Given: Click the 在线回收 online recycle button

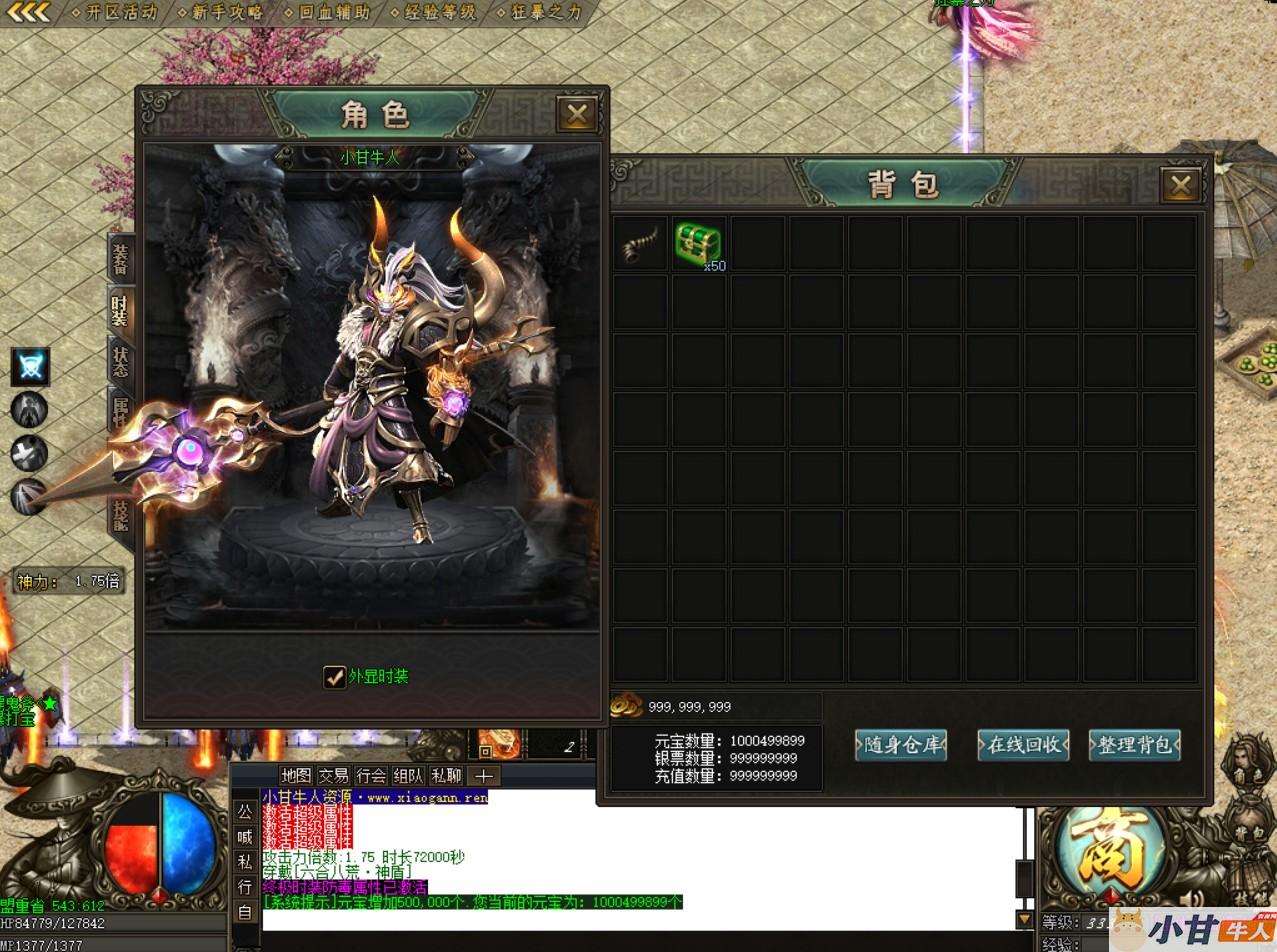Looking at the screenshot, I should coord(1023,745).
